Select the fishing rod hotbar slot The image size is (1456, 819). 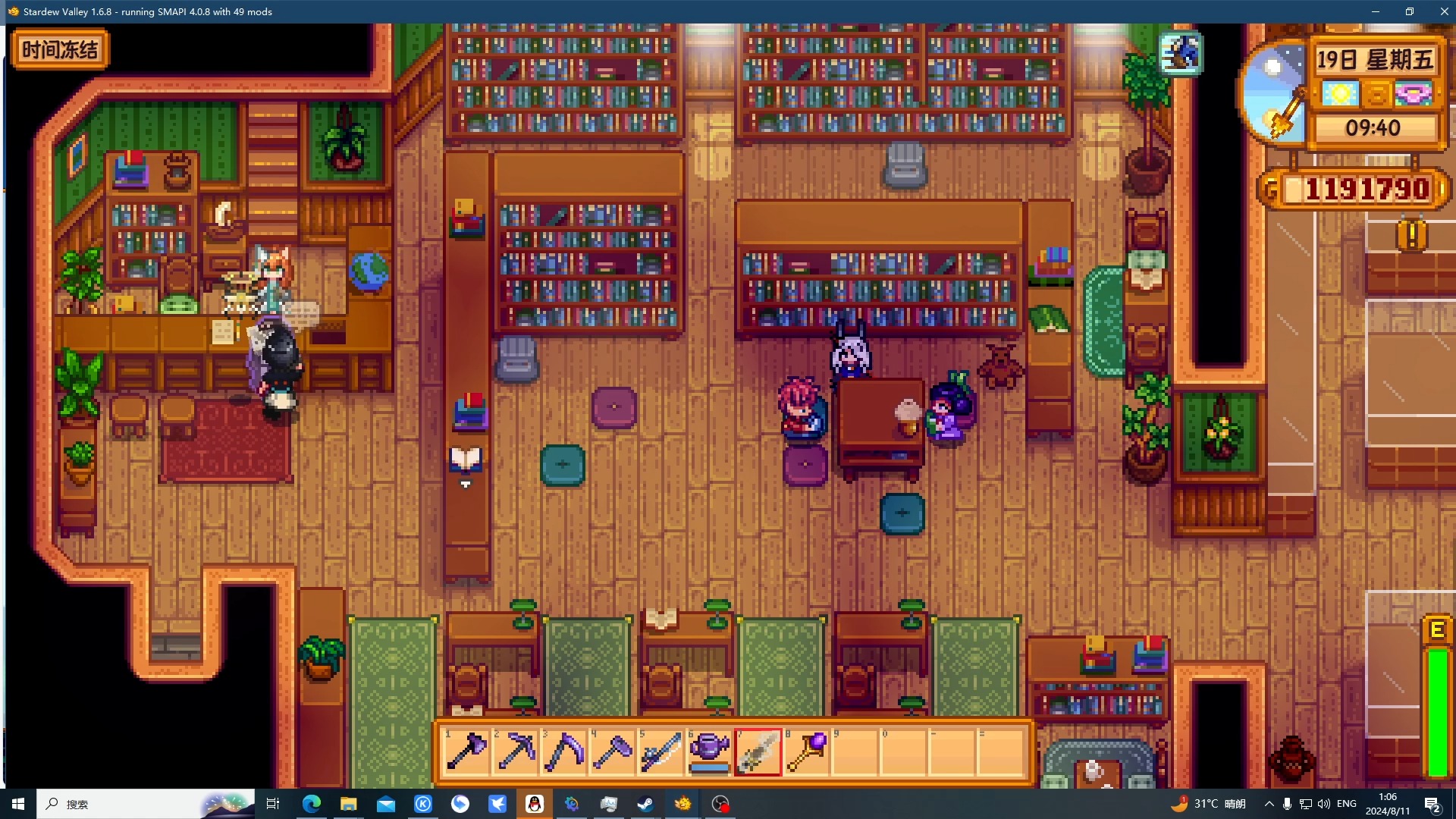pos(661,752)
